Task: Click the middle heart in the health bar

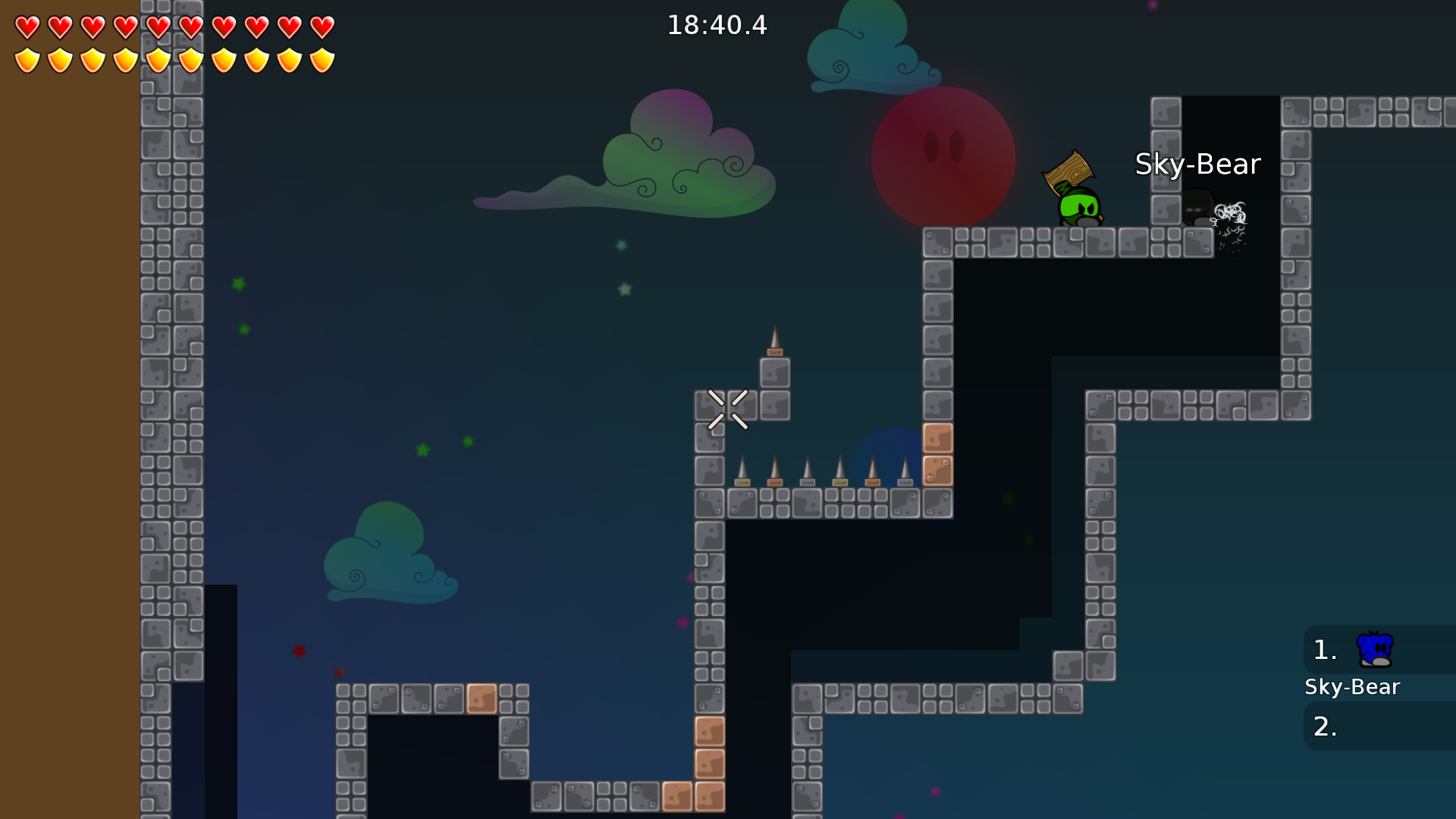Action: (x=158, y=25)
